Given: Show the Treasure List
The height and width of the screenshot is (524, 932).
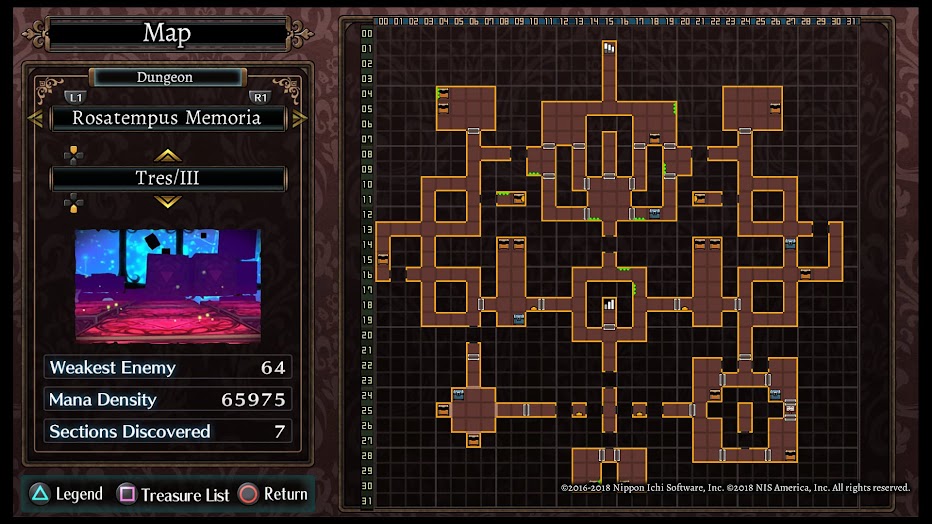Looking at the screenshot, I should point(175,494).
